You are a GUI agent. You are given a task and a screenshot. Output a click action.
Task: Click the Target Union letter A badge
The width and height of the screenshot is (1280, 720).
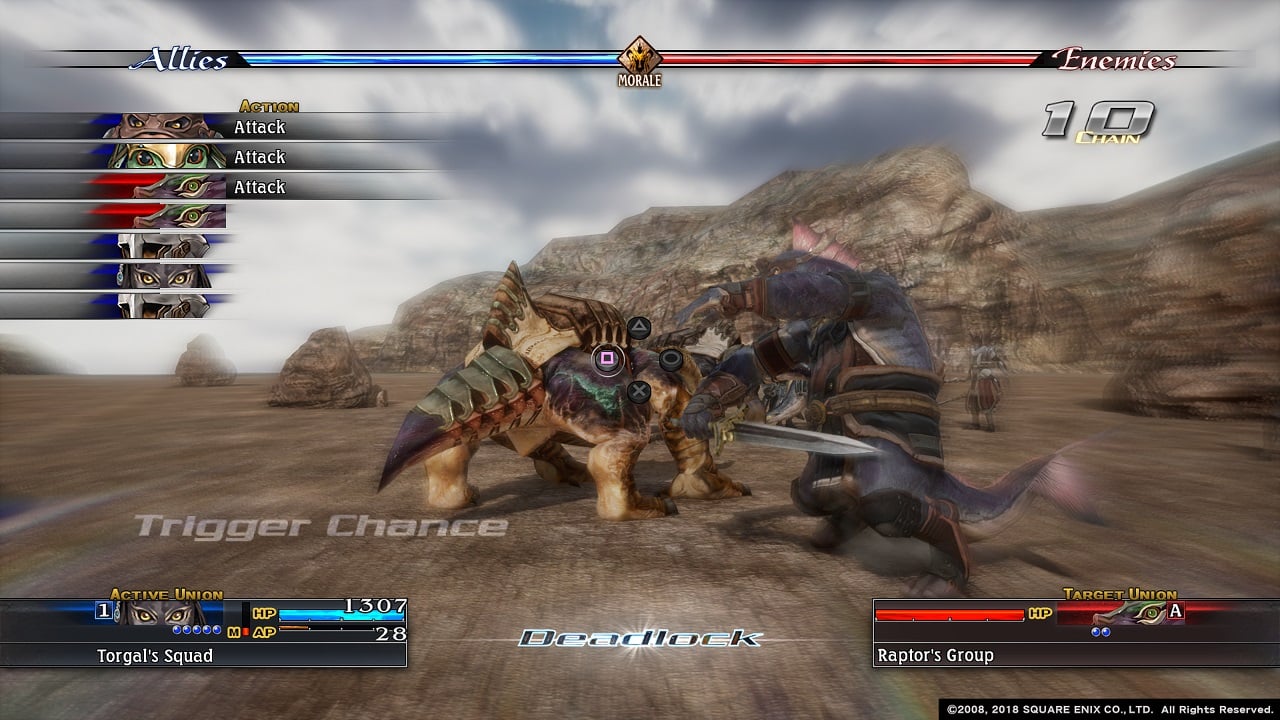pos(1175,612)
